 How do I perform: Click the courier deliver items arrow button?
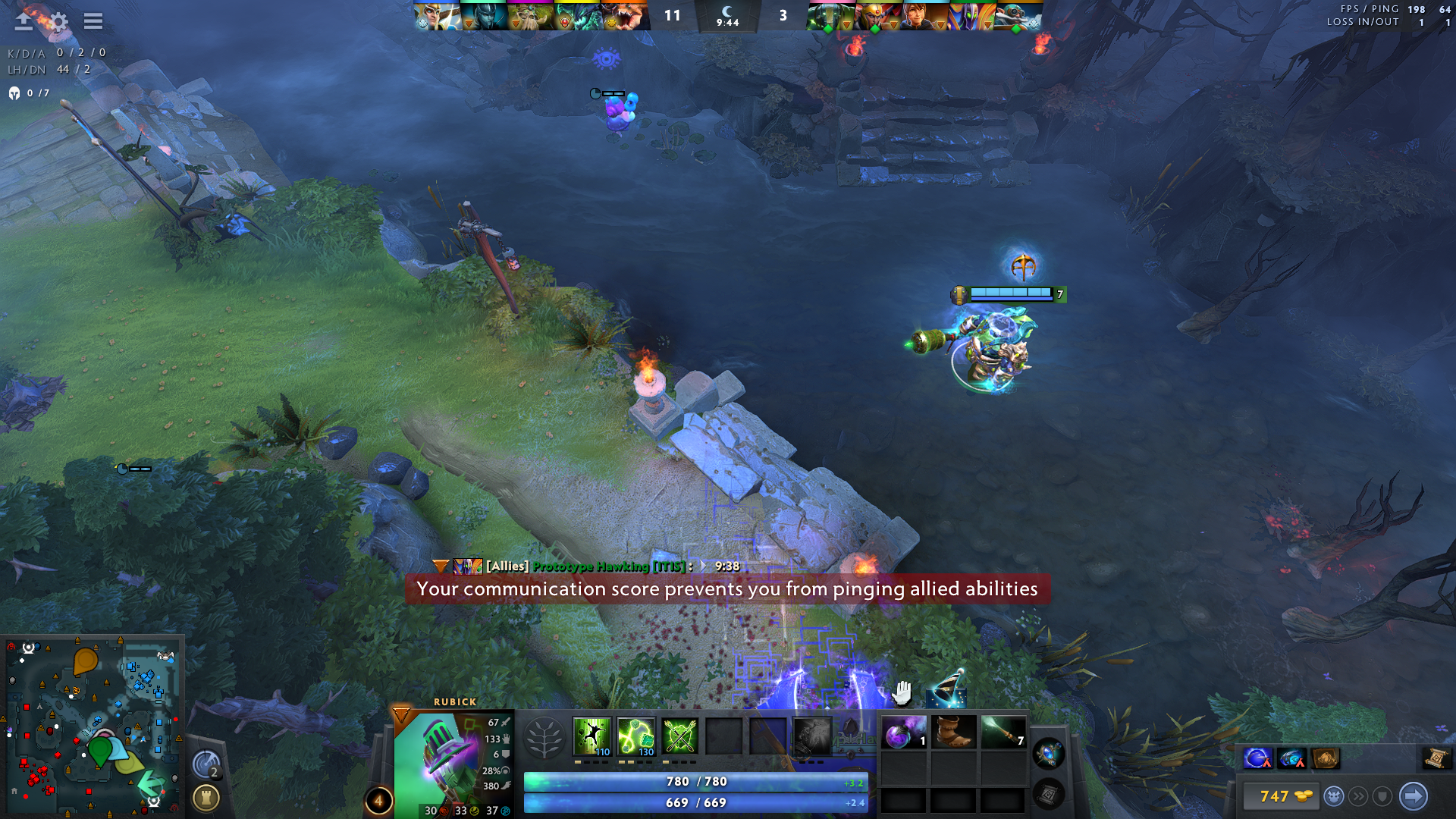pyautogui.click(x=1413, y=796)
